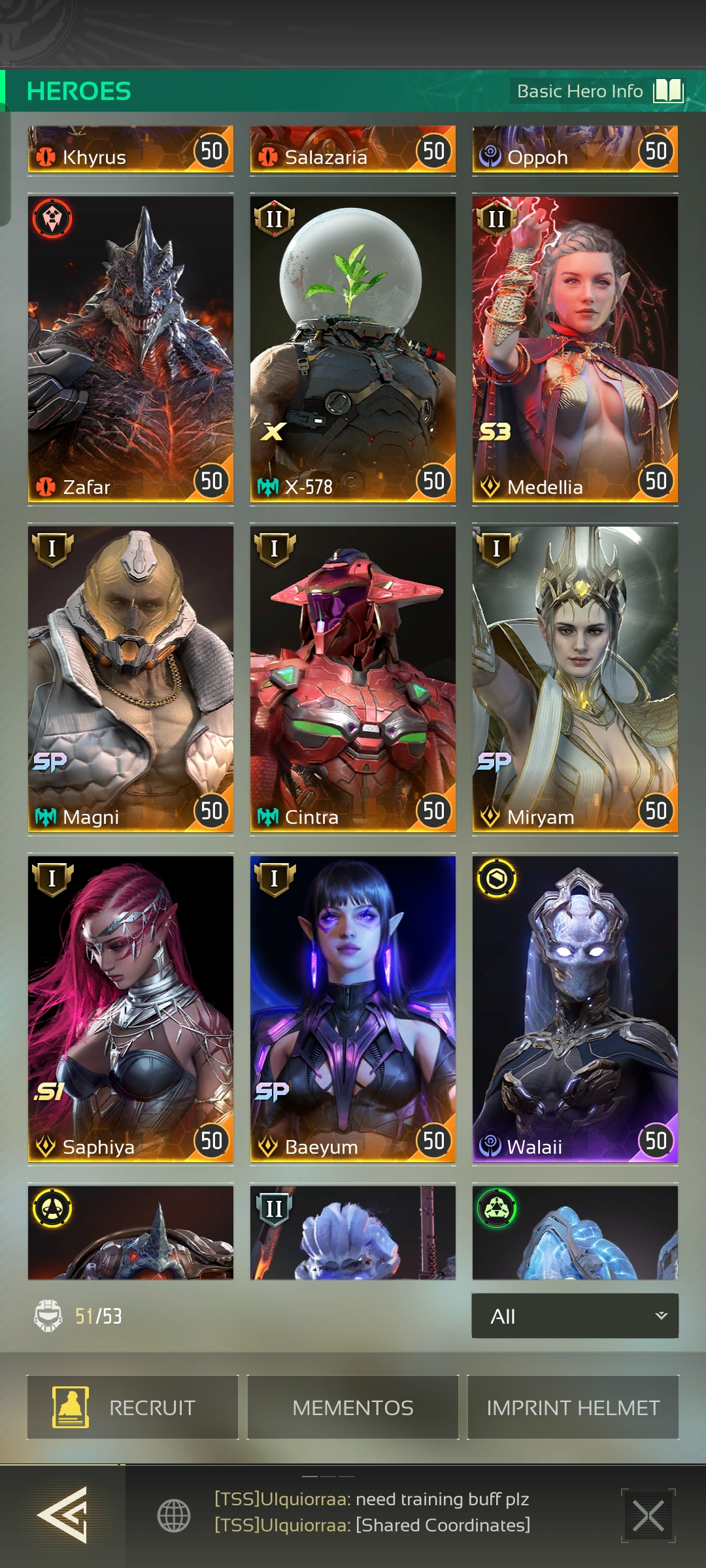
Task: Open Baeyum's hero card
Action: (353, 1009)
